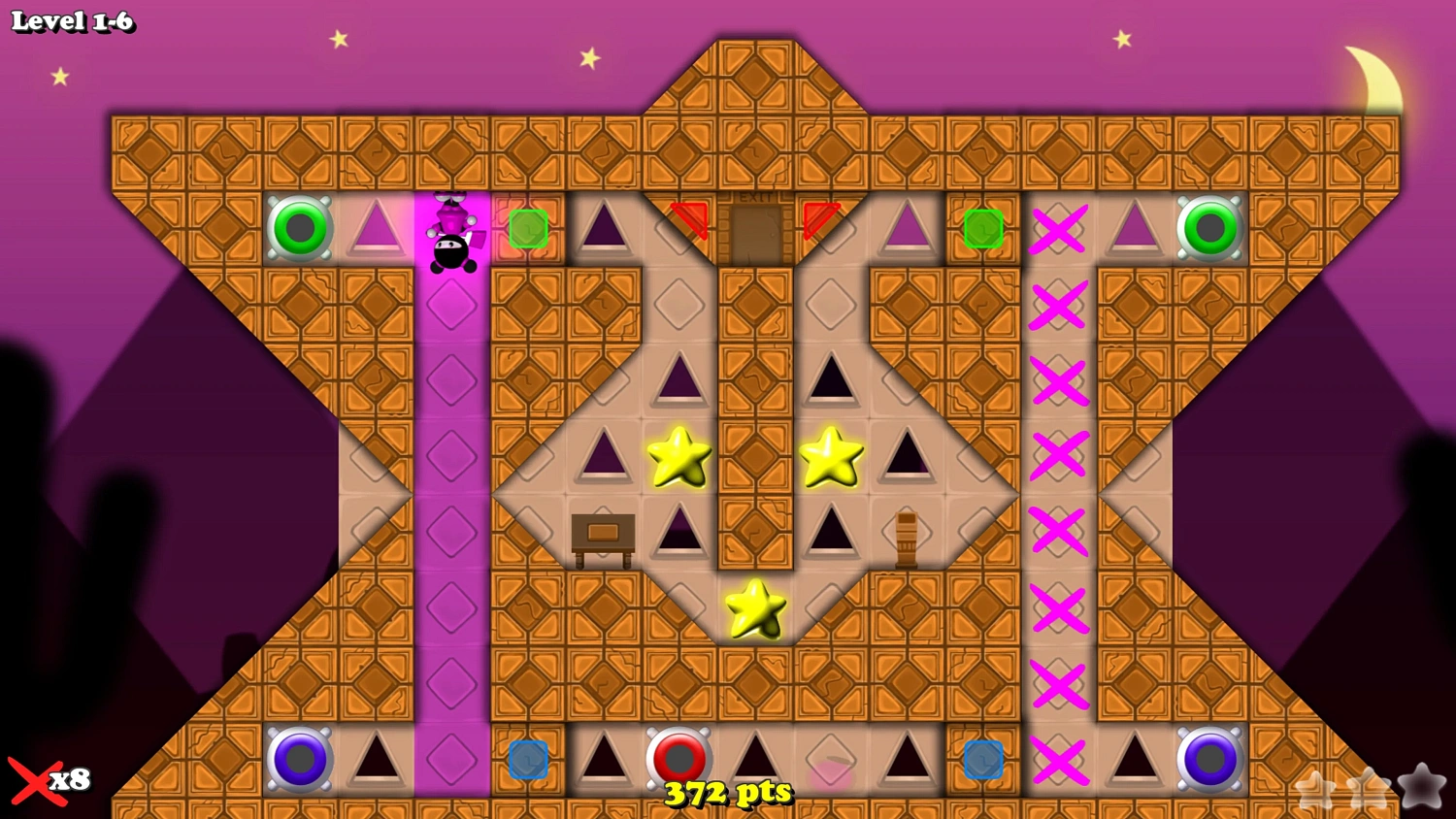Click the yellow star right of the exit path
The height and width of the screenshot is (819, 1456).
coord(831,456)
